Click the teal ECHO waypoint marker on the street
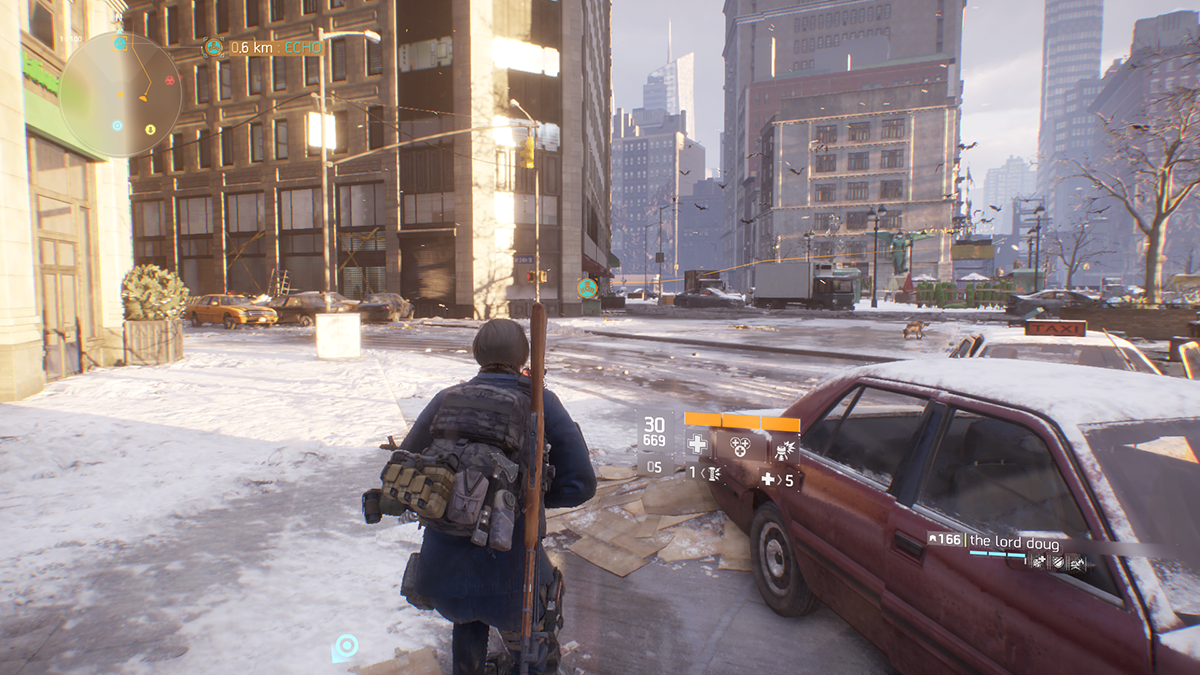This screenshot has width=1200, height=675. (587, 288)
